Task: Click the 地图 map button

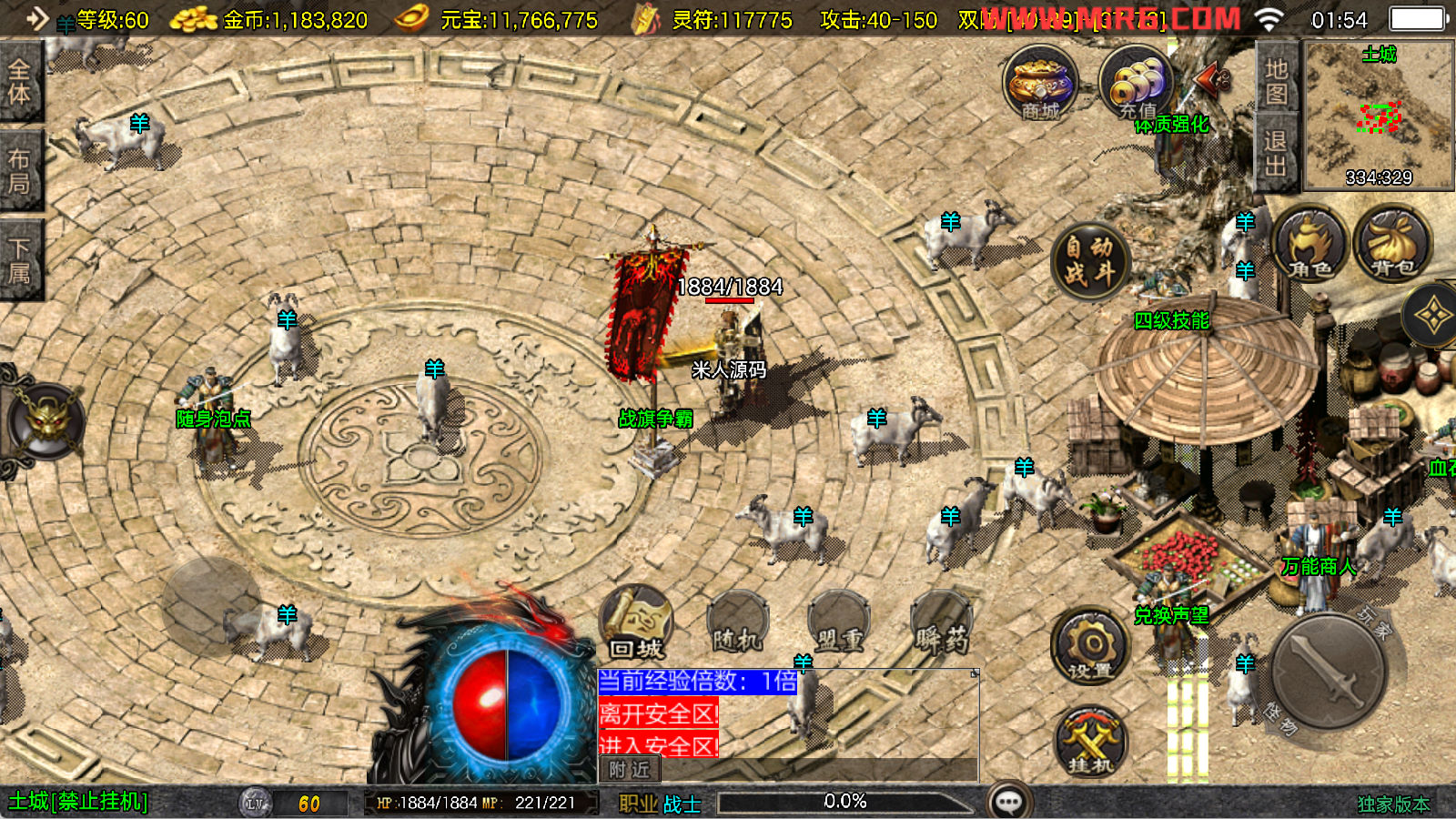Action: tap(1276, 80)
